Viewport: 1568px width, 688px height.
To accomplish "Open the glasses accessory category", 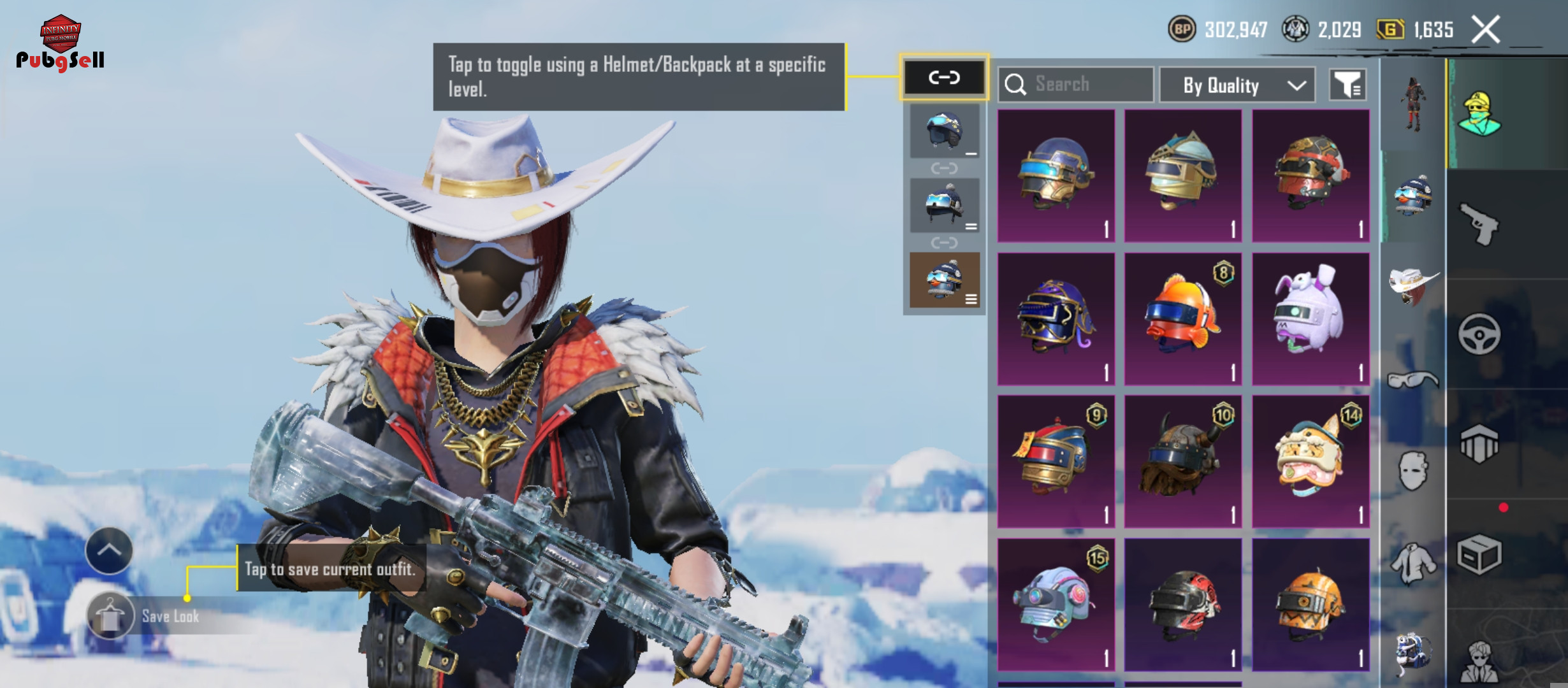I will coord(1412,380).
